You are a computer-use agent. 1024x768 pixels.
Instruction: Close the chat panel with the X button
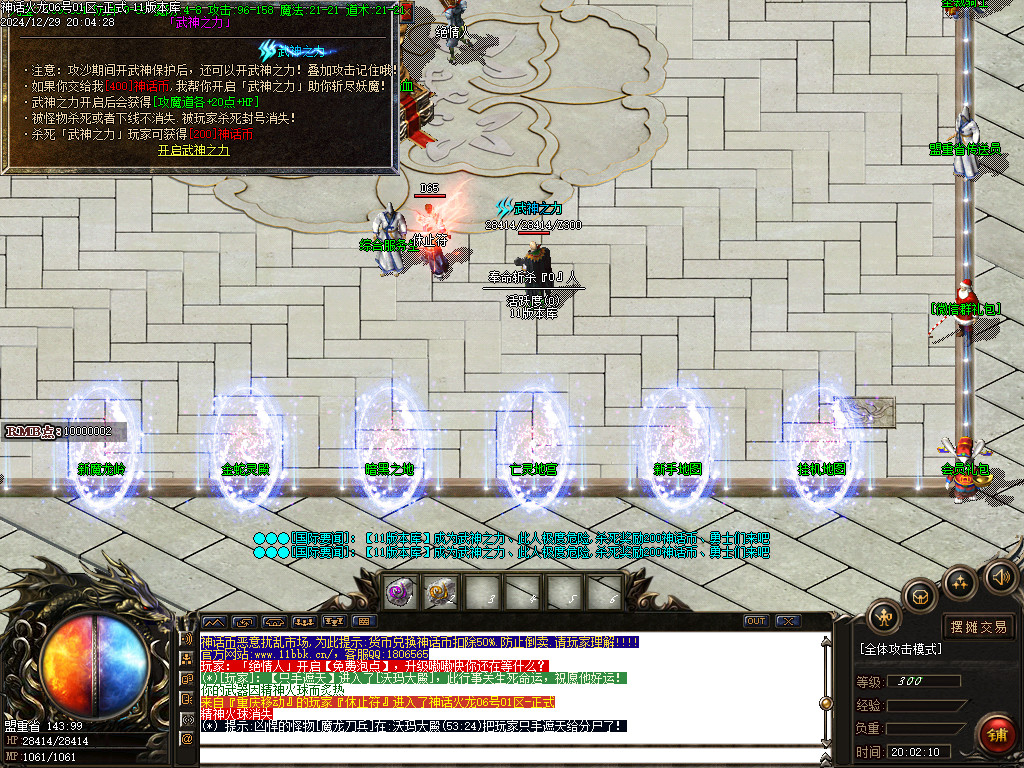788,621
